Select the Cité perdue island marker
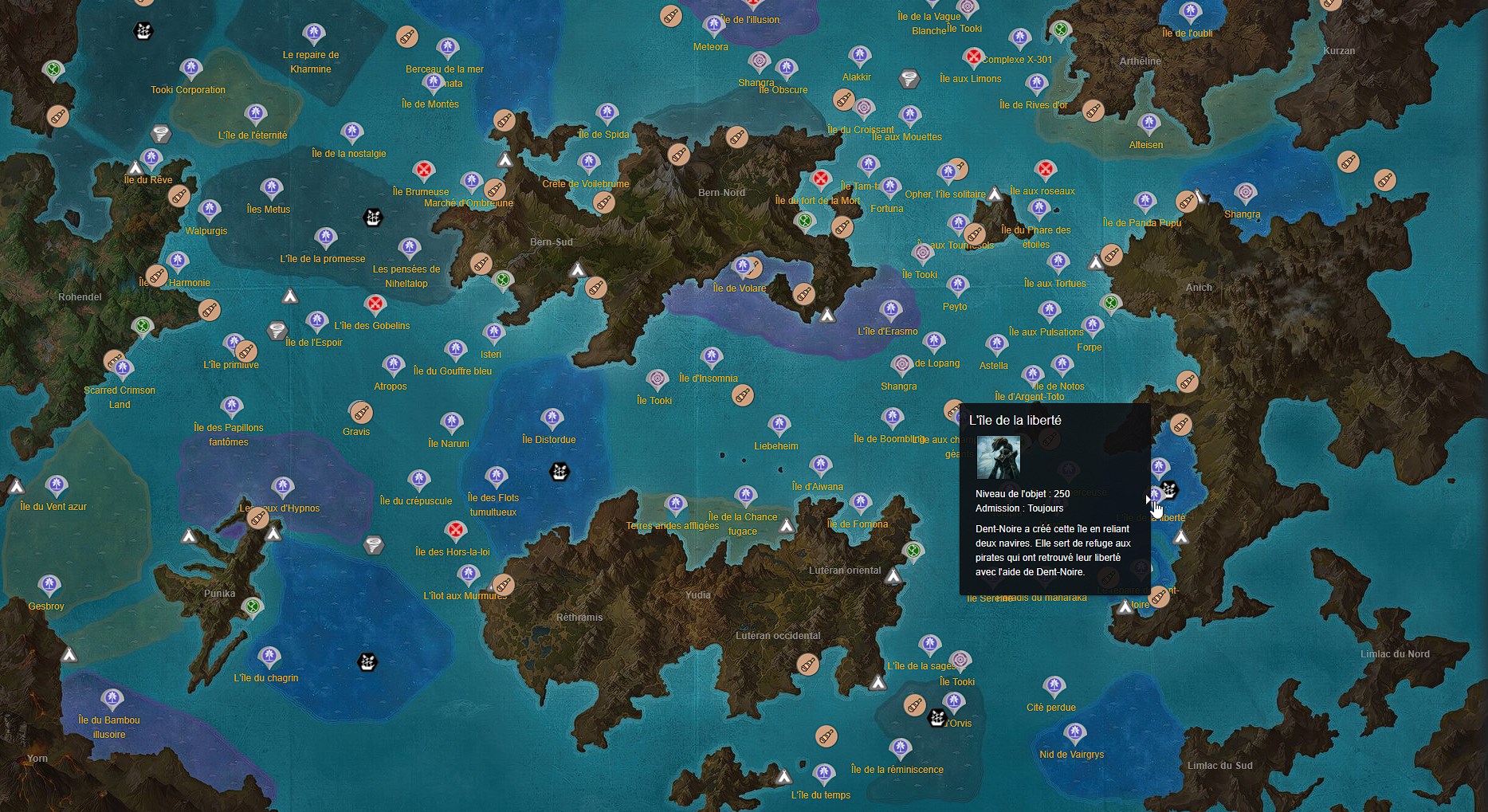1488x812 pixels. 1053,686
